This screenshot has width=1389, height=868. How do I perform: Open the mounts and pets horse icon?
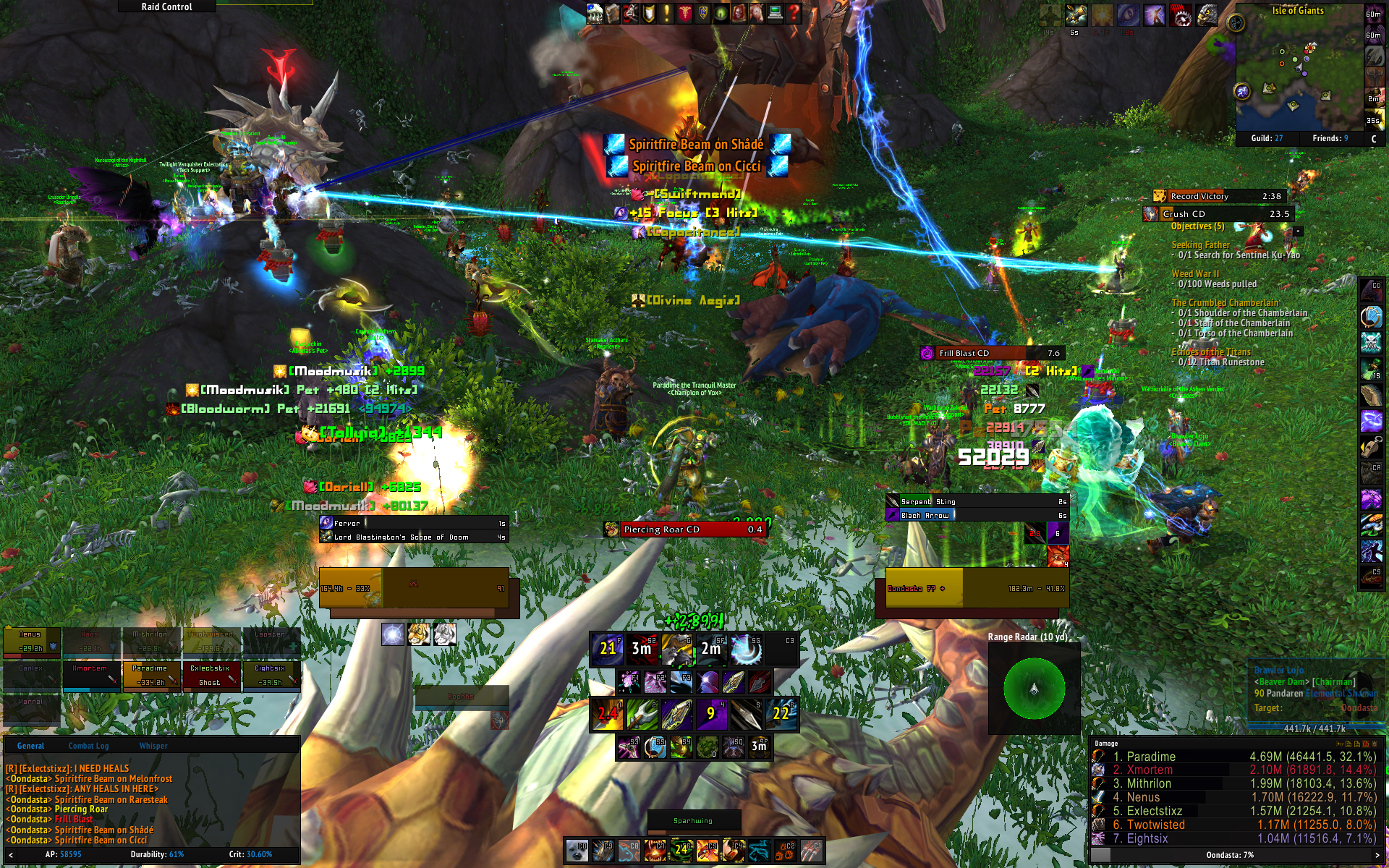(757, 13)
